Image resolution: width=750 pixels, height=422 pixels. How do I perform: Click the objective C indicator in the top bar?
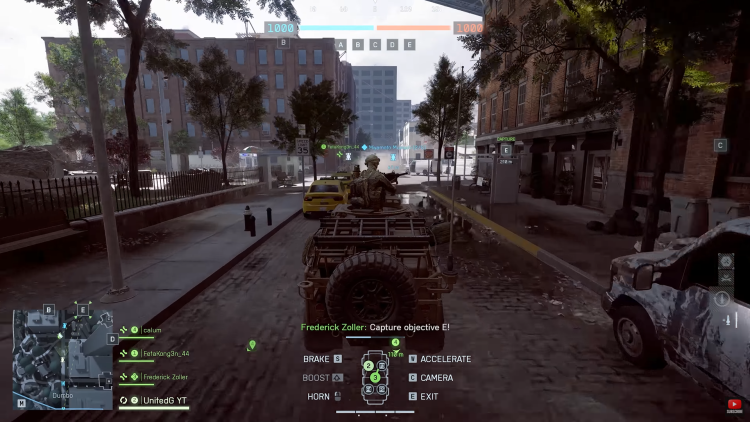(x=375, y=45)
